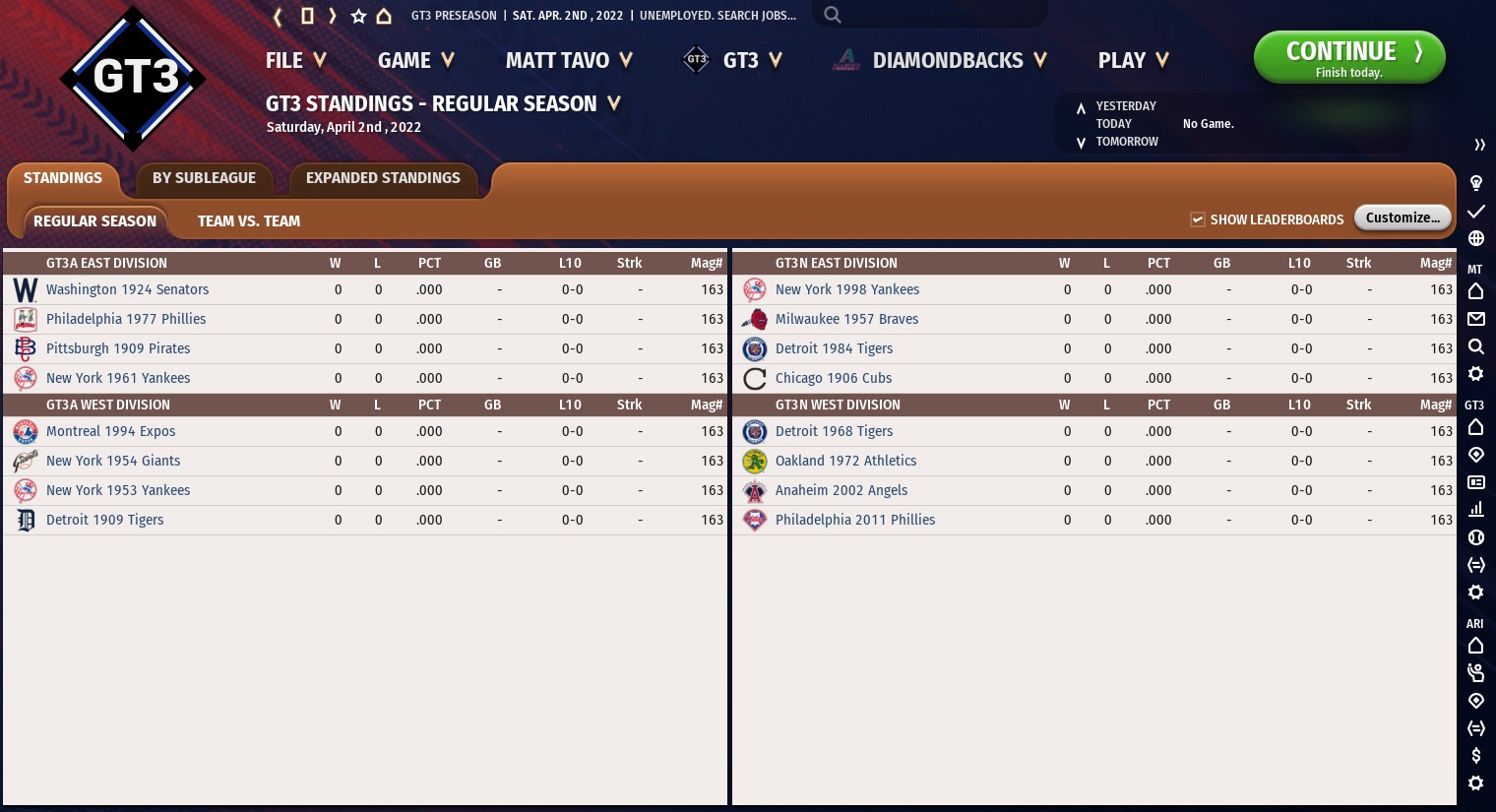The height and width of the screenshot is (812, 1496).
Task: Open the Diamondbacks team menu
Action: [940, 61]
